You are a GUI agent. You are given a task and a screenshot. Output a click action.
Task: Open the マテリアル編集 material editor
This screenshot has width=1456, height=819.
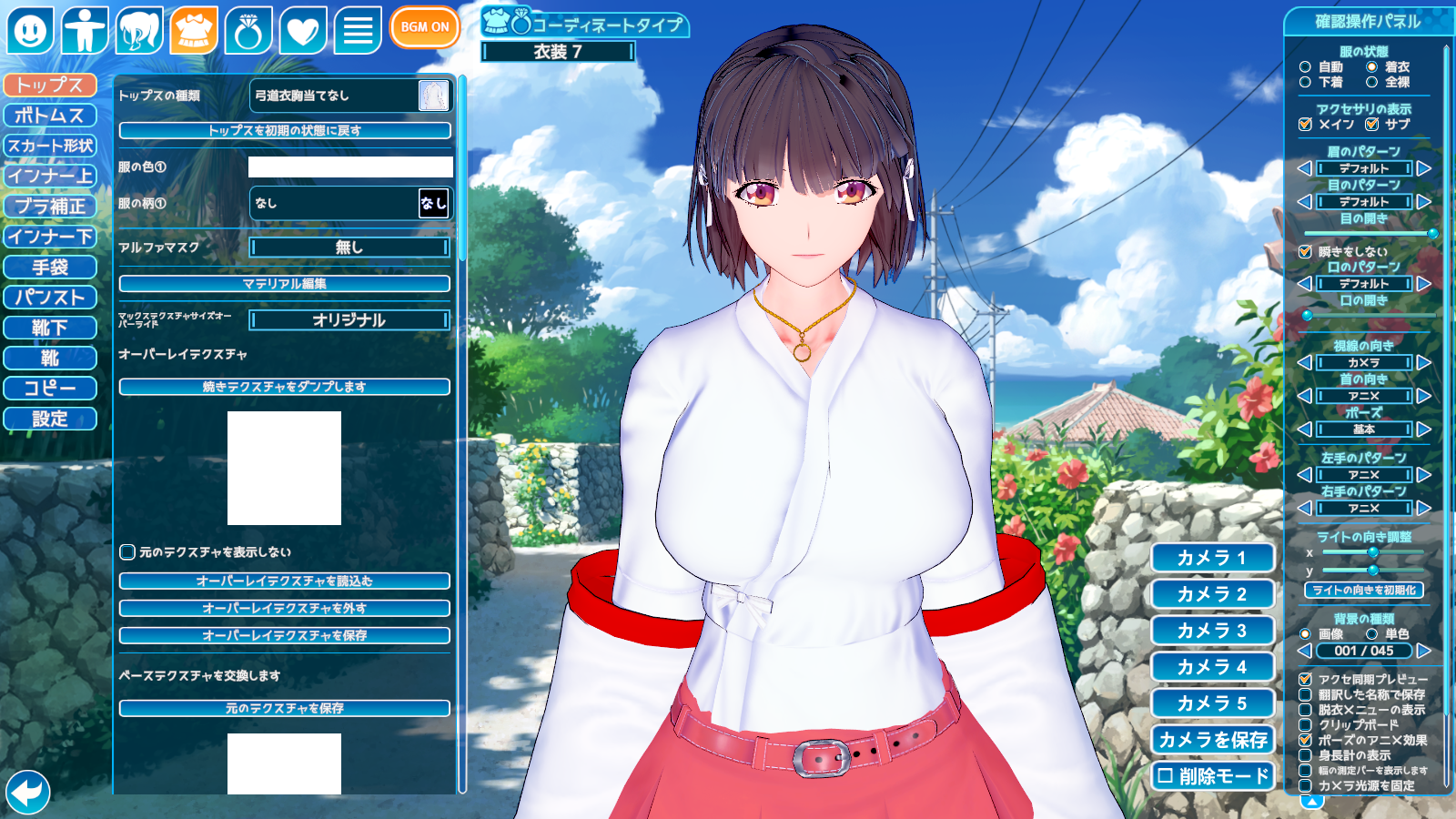pos(284,284)
